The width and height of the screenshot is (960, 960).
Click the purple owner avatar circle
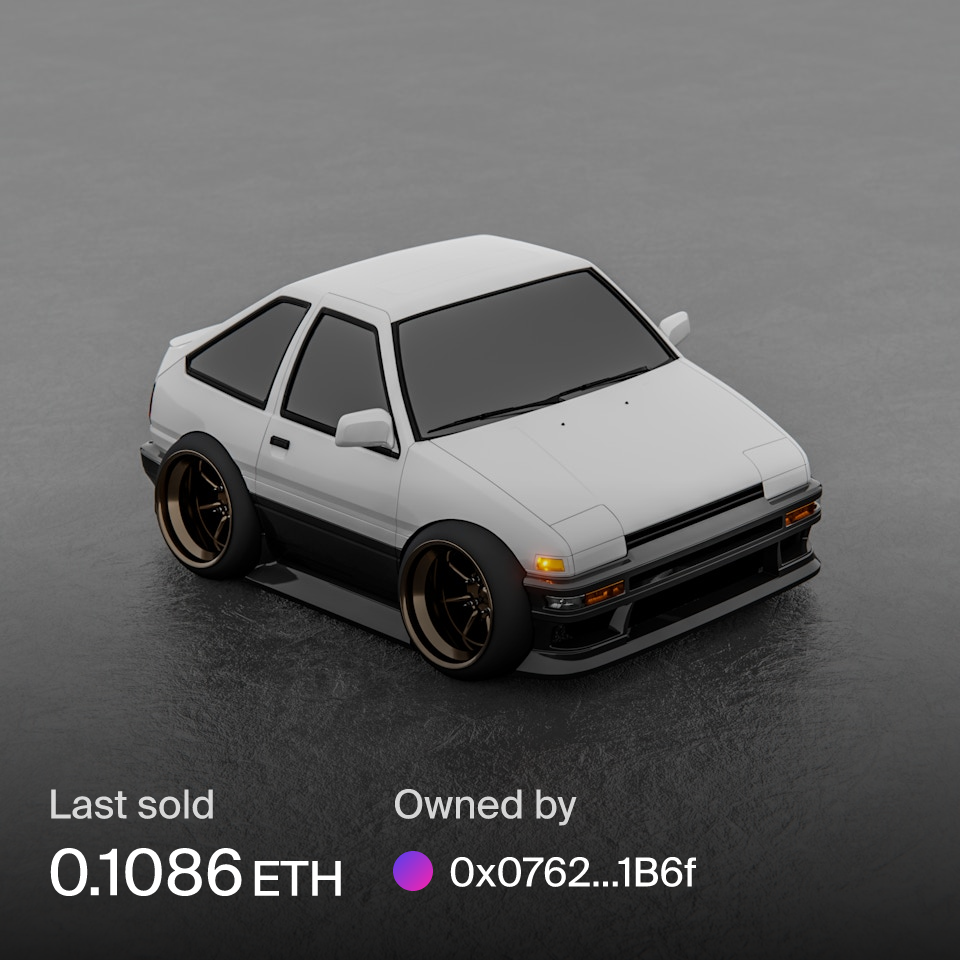(413, 872)
